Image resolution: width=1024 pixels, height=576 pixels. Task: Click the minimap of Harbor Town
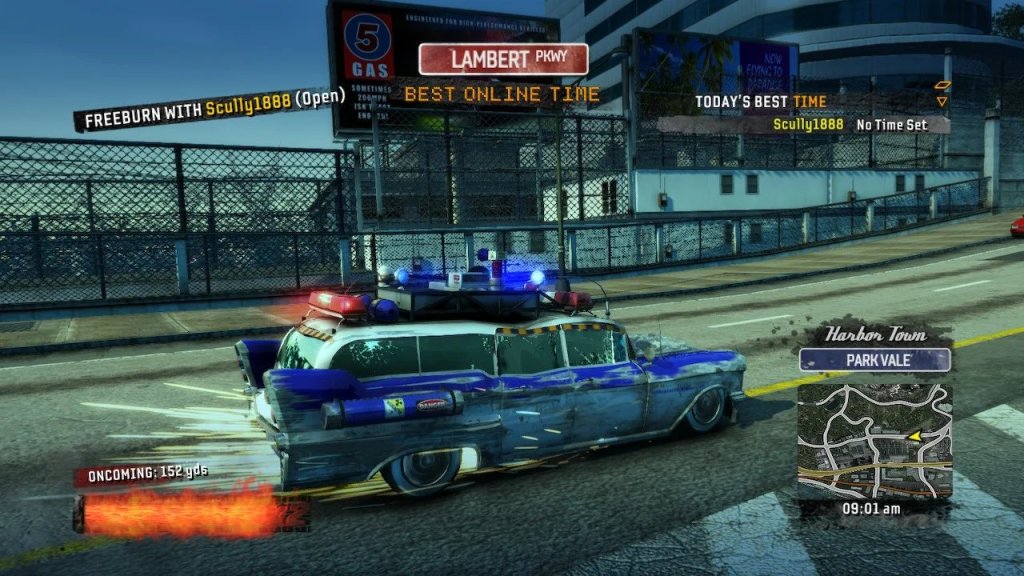(874, 440)
